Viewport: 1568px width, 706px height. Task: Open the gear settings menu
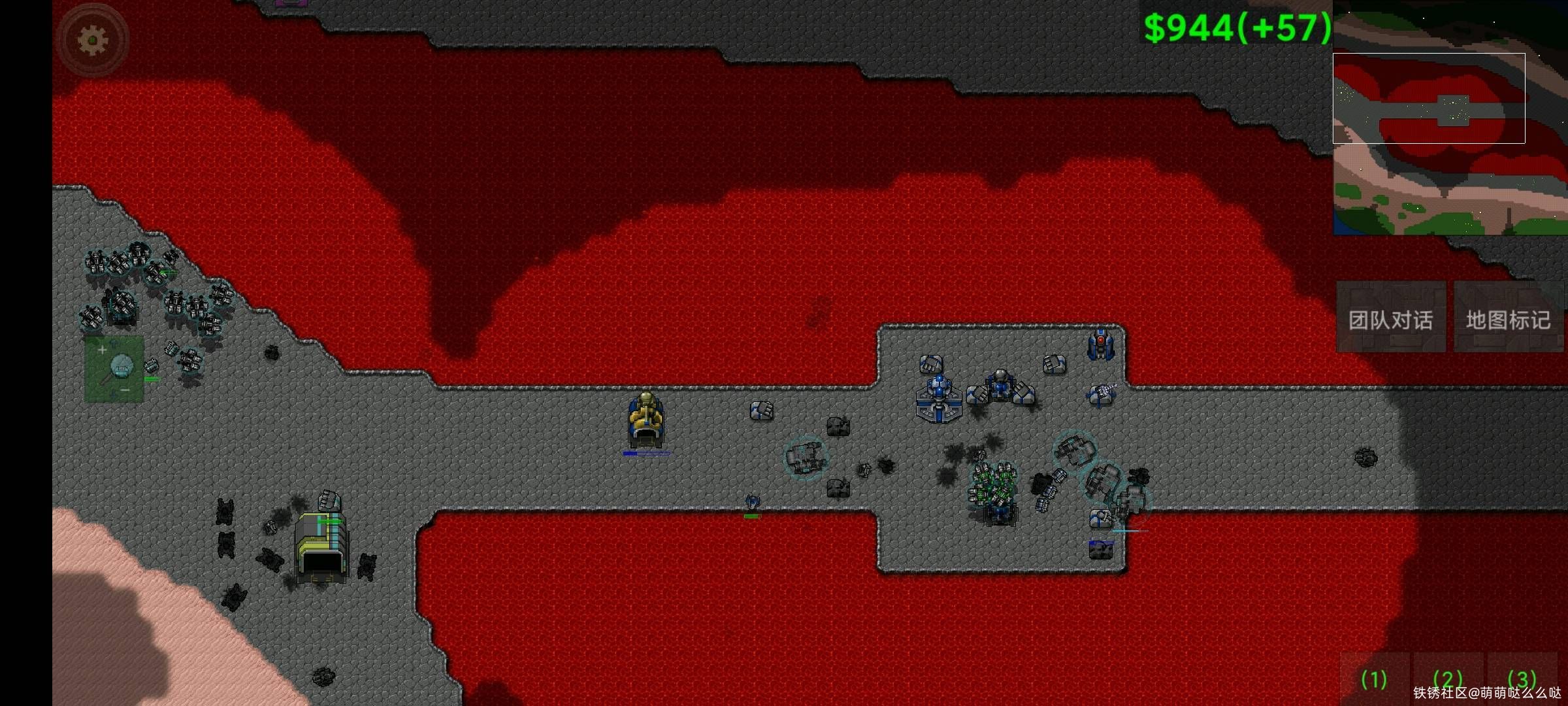point(92,40)
